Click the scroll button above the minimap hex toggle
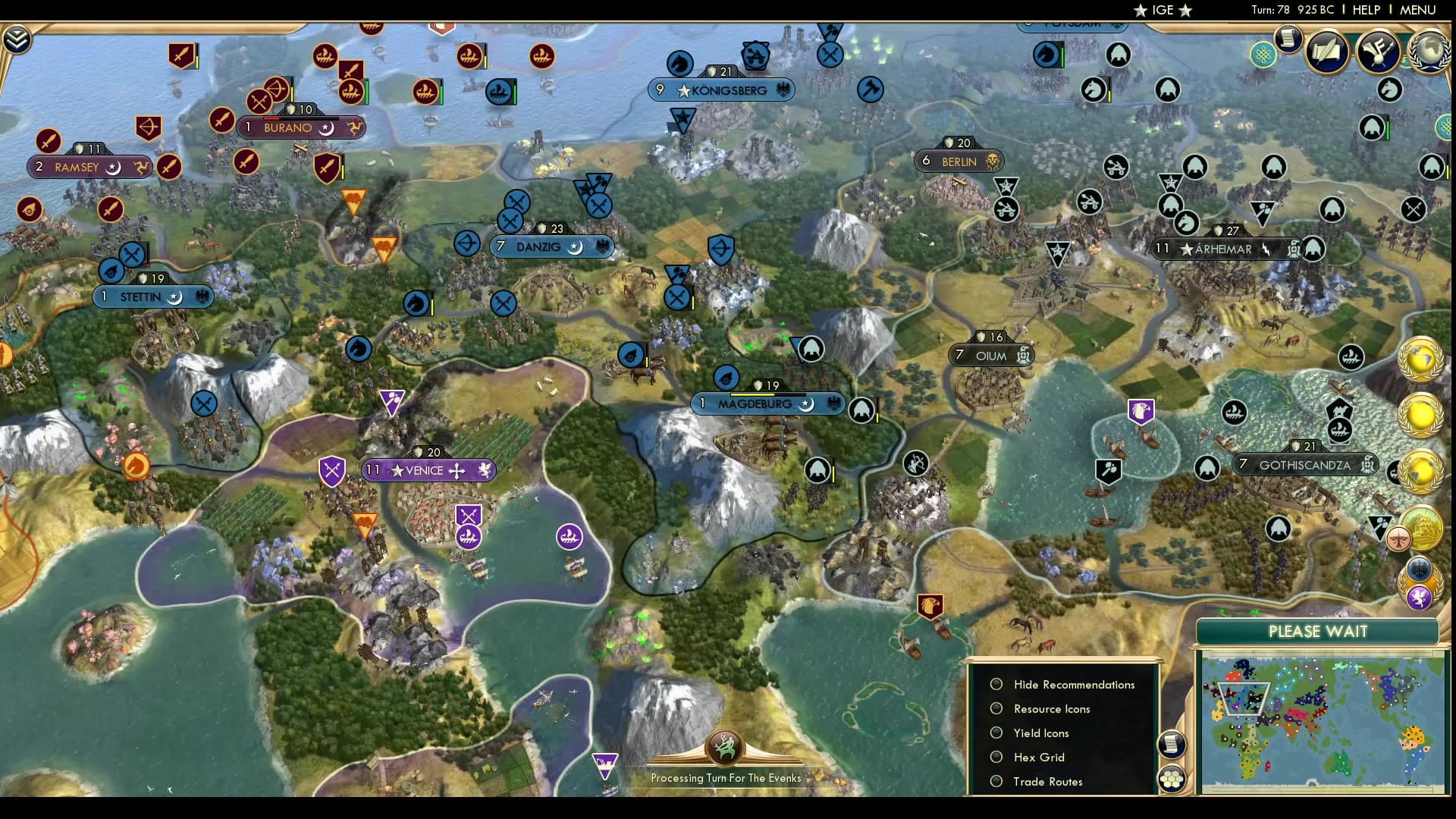The width and height of the screenshot is (1456, 819). pyautogui.click(x=1172, y=745)
